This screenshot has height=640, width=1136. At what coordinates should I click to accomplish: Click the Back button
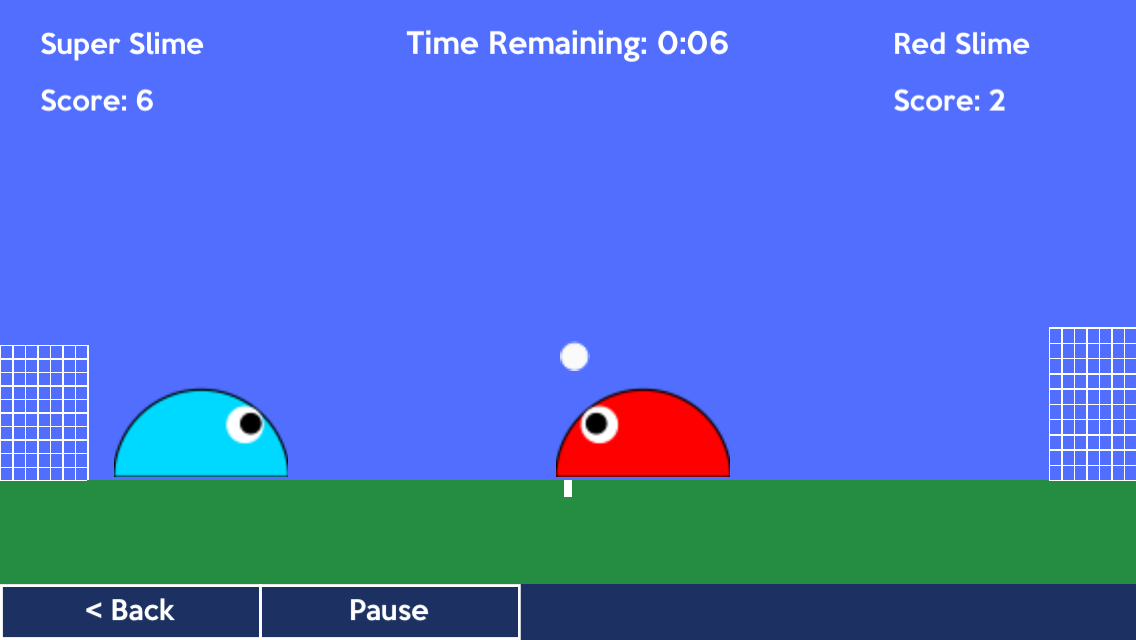click(x=130, y=611)
